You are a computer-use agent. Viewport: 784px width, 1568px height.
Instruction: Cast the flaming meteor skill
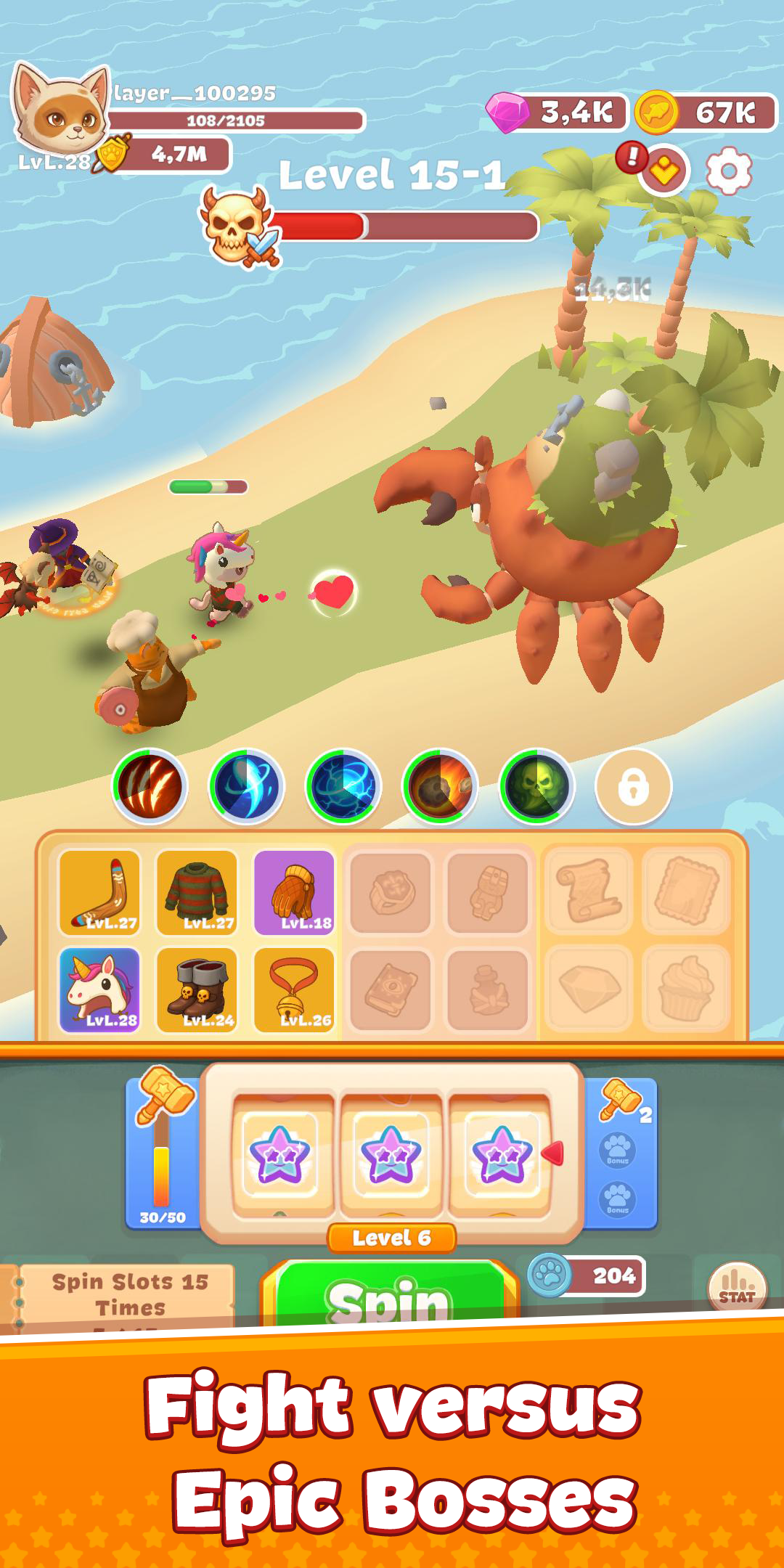(x=440, y=786)
